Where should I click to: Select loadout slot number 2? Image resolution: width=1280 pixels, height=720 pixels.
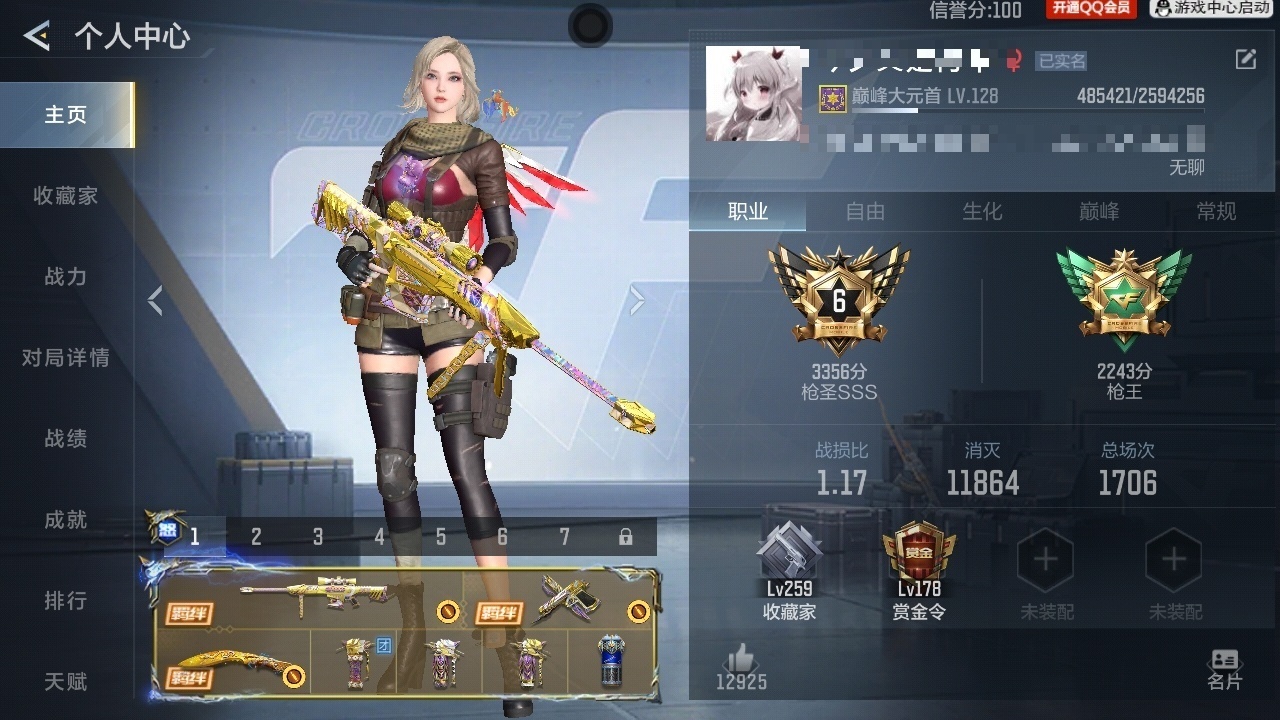256,537
